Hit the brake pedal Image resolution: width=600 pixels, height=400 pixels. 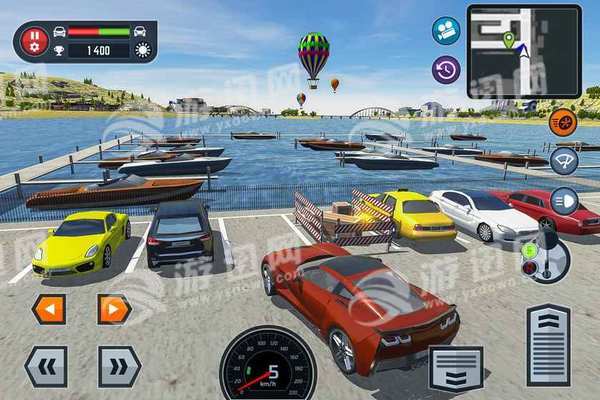[x=456, y=367]
